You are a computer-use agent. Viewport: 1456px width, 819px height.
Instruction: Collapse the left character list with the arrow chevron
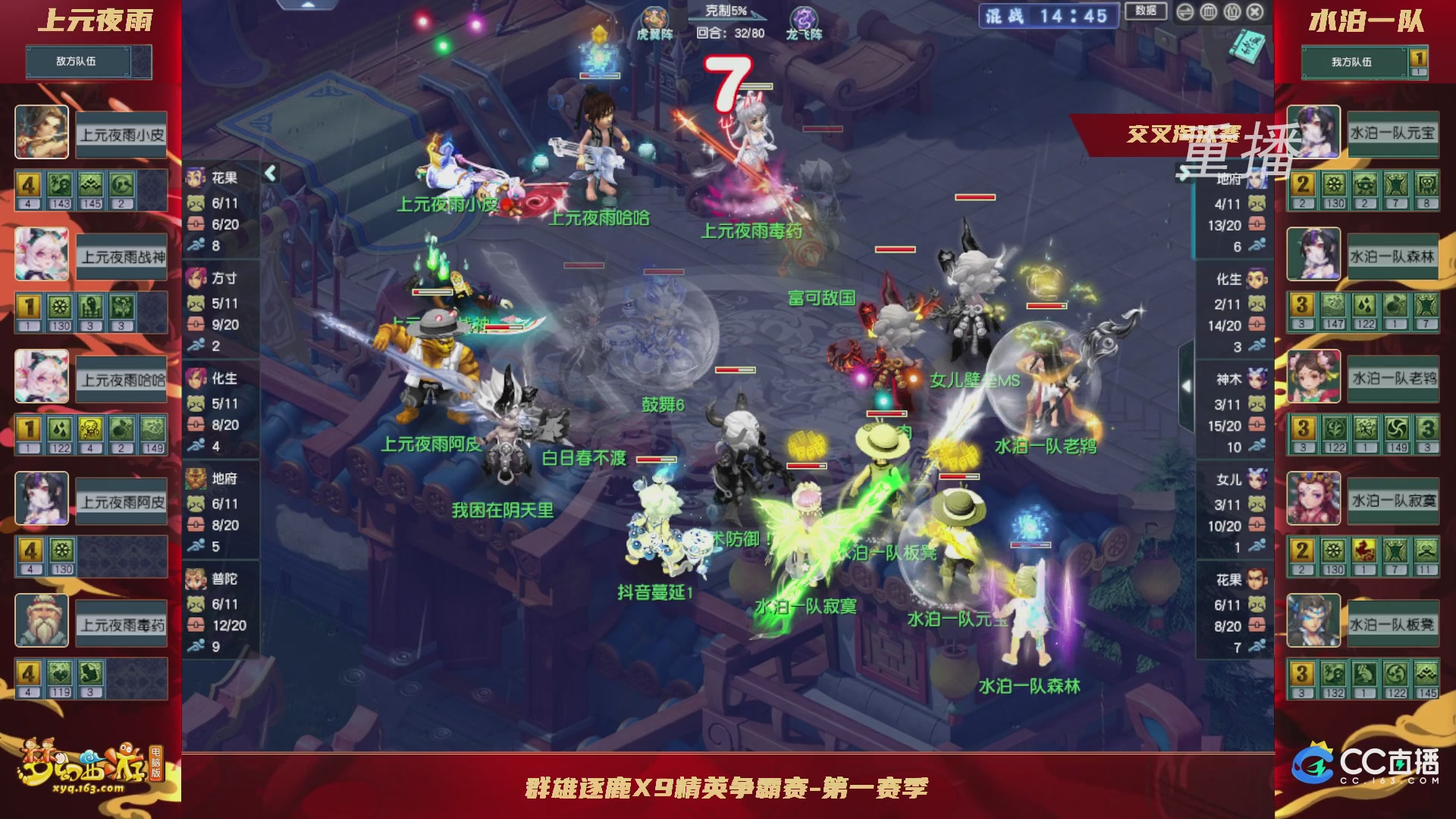(269, 173)
